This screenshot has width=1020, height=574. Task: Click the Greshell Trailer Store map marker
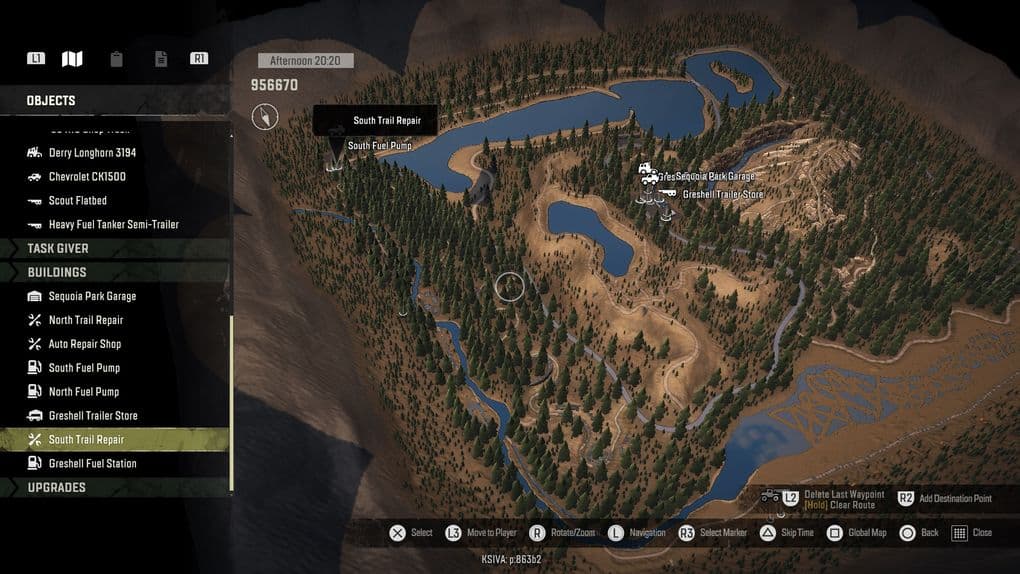coord(666,194)
